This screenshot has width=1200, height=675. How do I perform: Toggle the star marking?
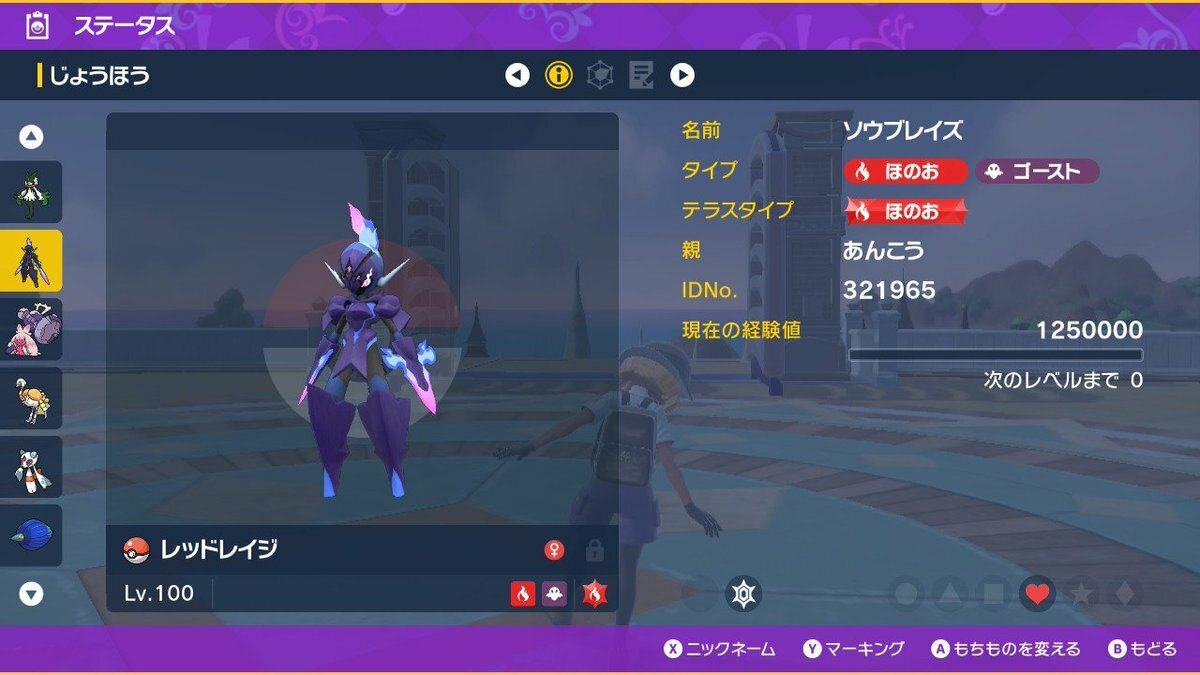click(x=1081, y=594)
